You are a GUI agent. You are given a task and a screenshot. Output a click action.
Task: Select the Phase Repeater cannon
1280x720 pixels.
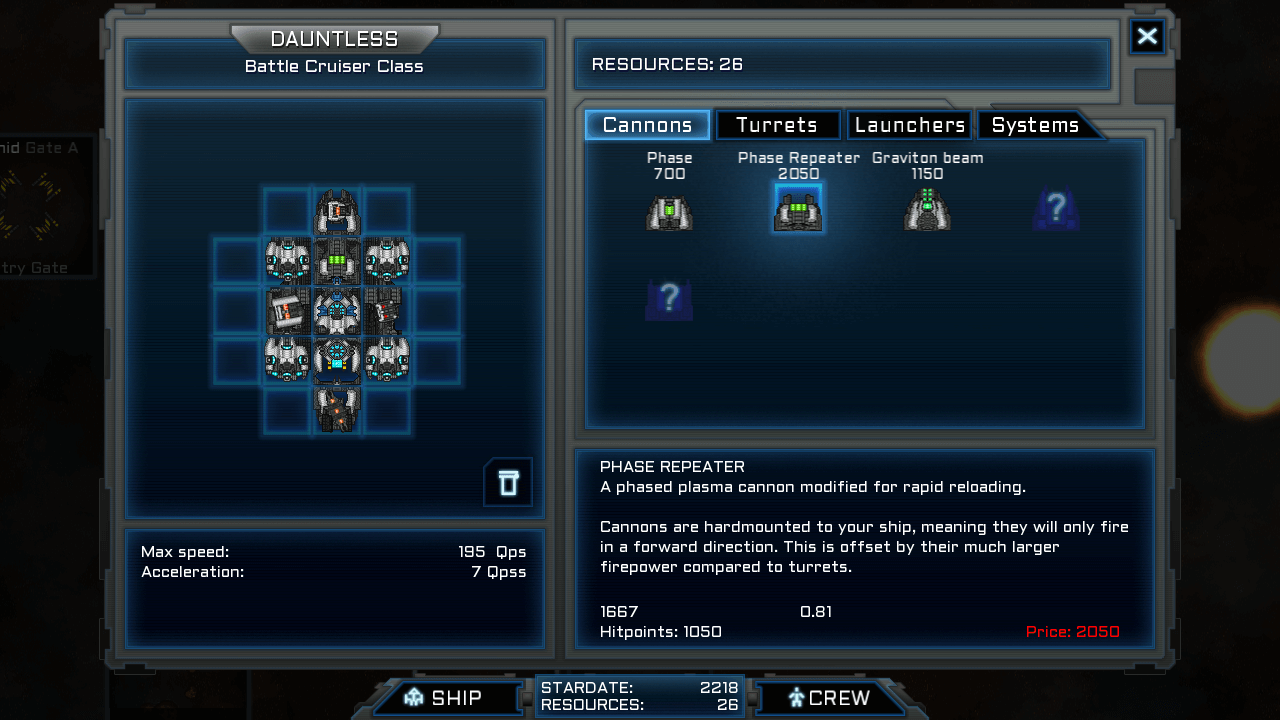pyautogui.click(x=798, y=209)
